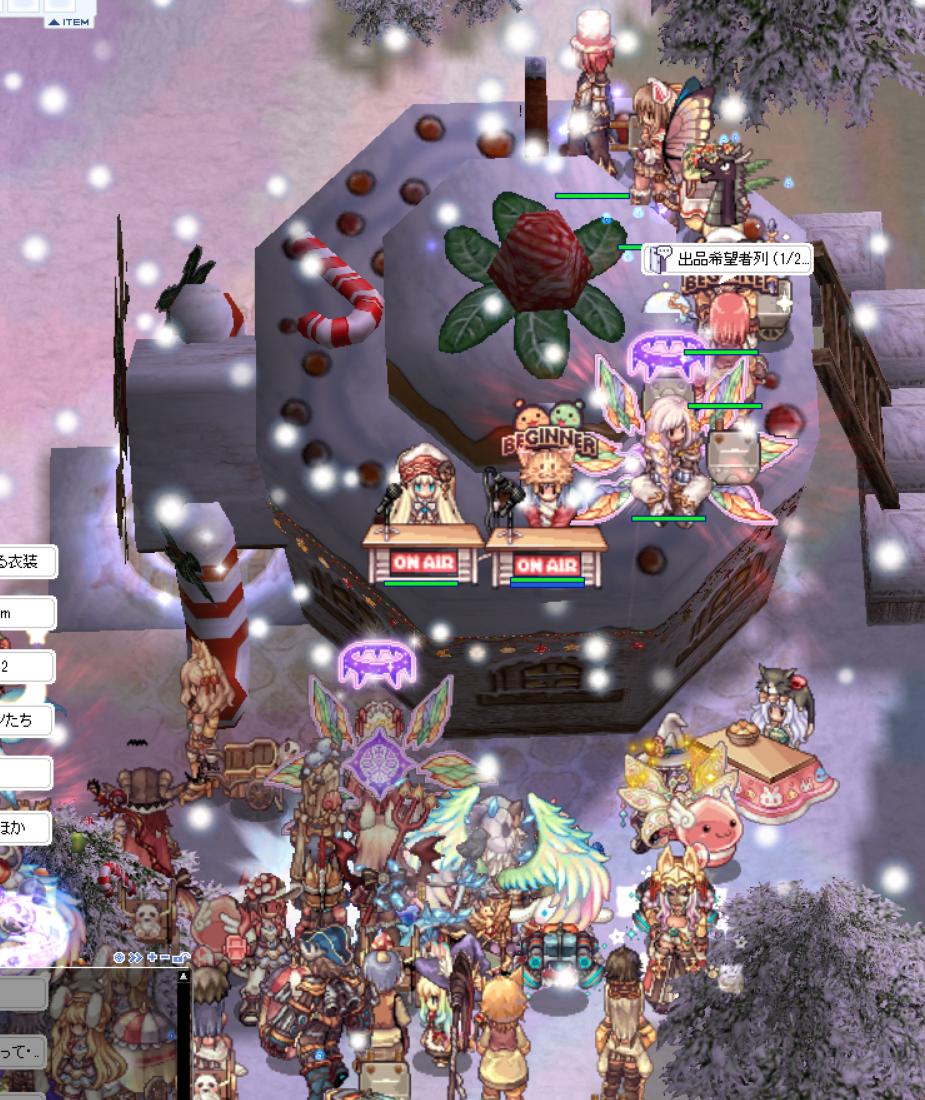Open the shop sign ending in たち
The image size is (925, 1100).
click(26, 720)
